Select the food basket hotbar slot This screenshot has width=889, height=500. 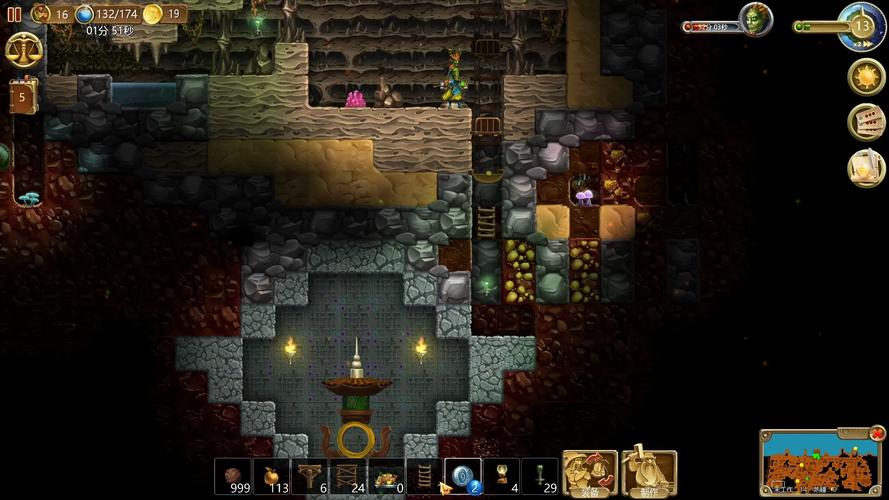(385, 475)
